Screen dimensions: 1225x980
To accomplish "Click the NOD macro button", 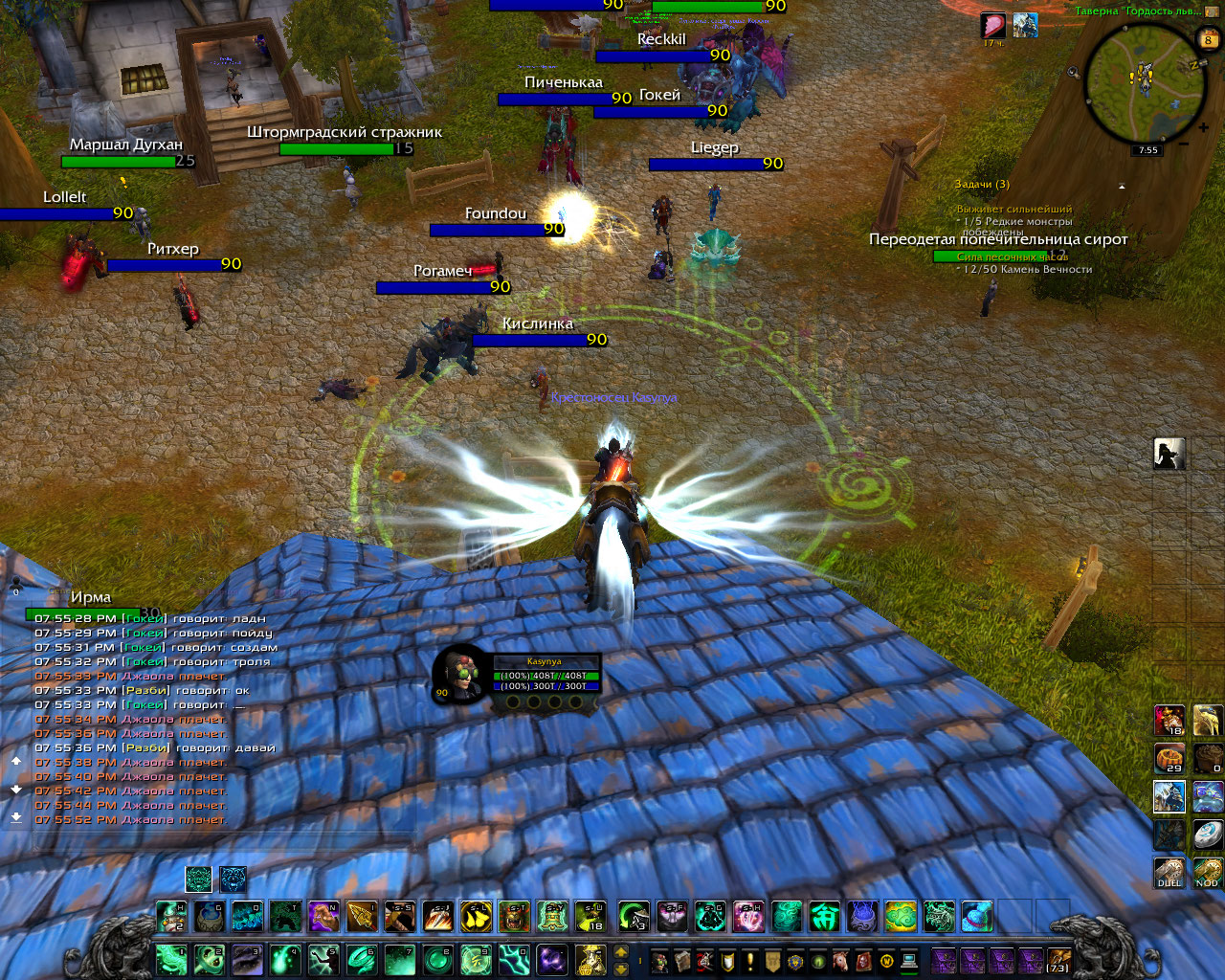I will coord(1207,872).
